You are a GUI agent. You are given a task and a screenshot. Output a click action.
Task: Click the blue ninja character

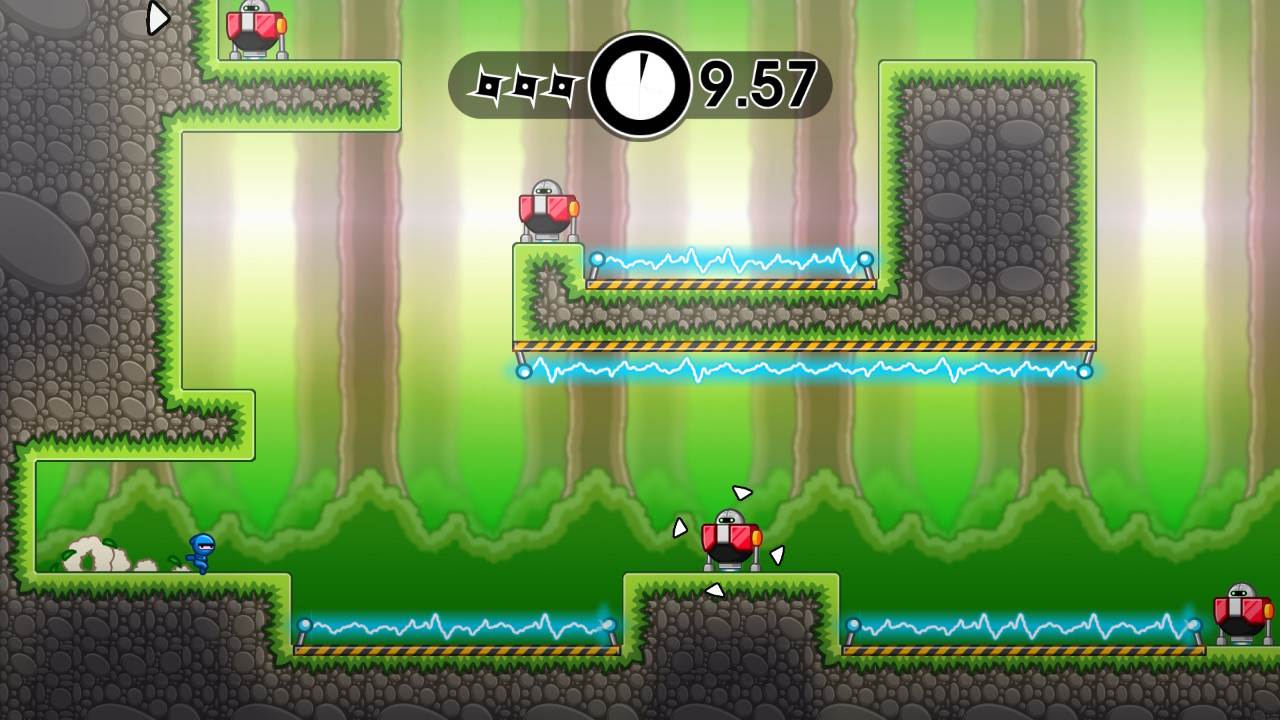(200, 550)
